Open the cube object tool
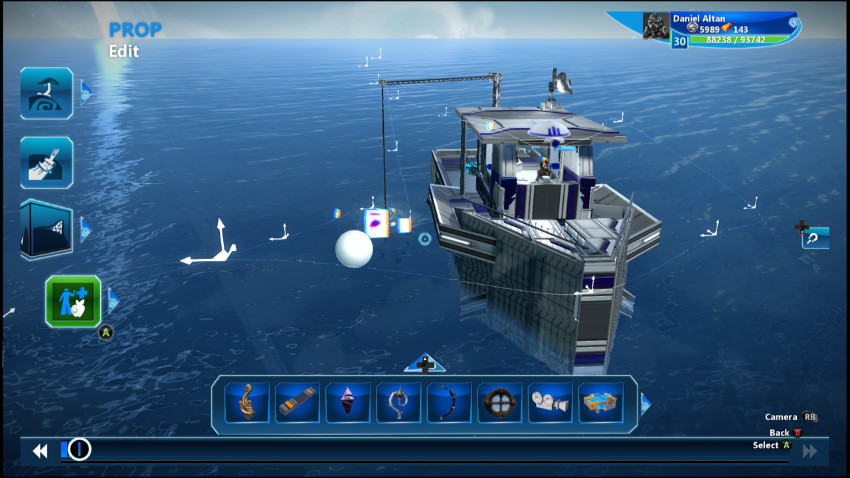The width and height of the screenshot is (850, 478). 46,231
